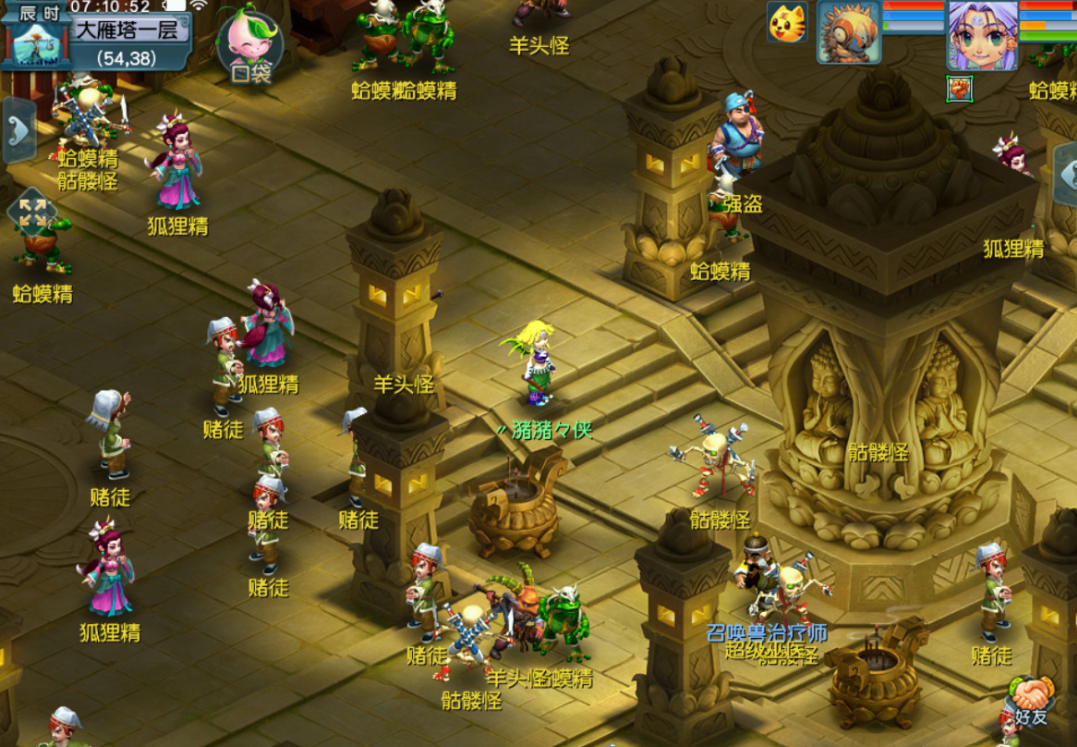This screenshot has width=1077, height=747.
Task: Select the purple-haired player portrait
Action: tap(982, 36)
